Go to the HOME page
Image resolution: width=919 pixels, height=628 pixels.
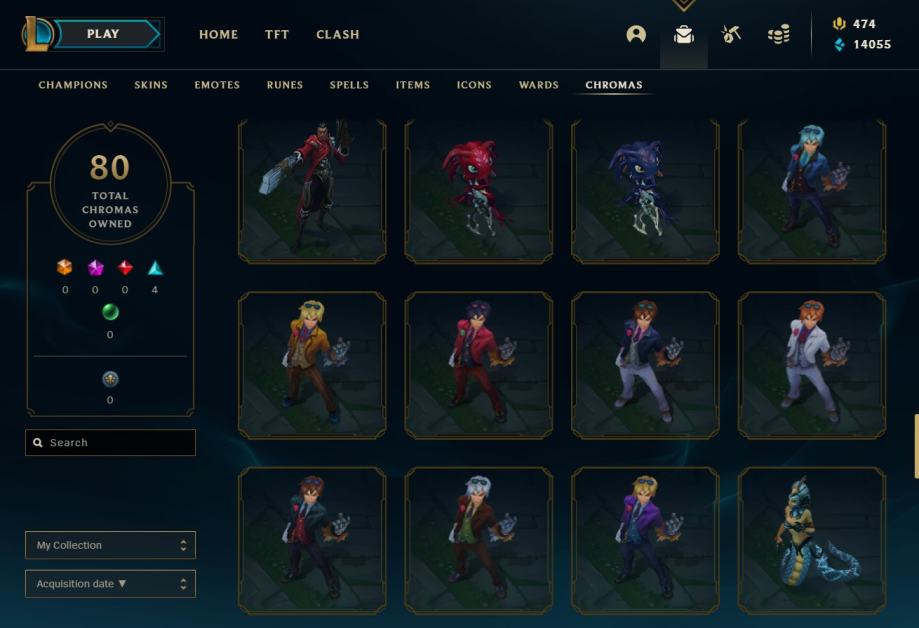pos(218,34)
